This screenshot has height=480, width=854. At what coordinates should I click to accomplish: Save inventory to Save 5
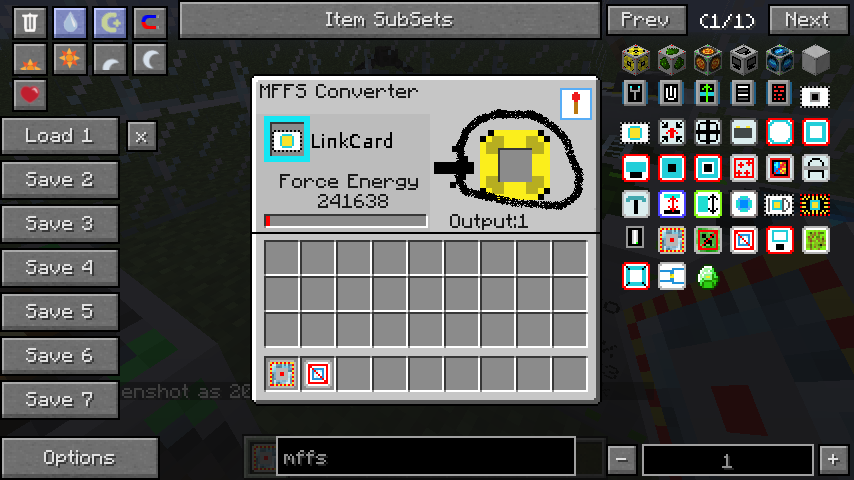tap(60, 312)
